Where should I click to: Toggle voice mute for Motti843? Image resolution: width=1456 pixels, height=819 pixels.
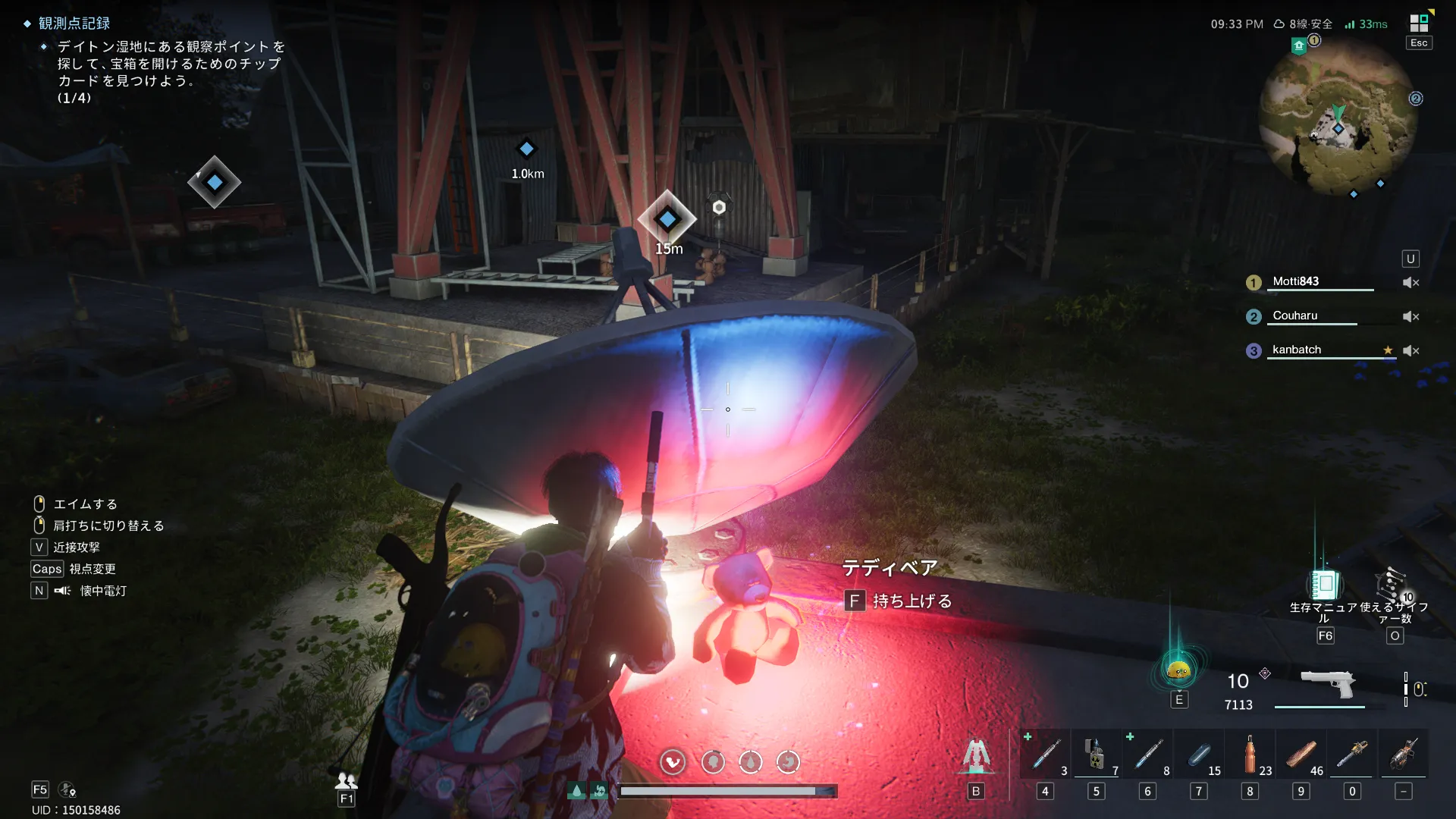(x=1410, y=282)
